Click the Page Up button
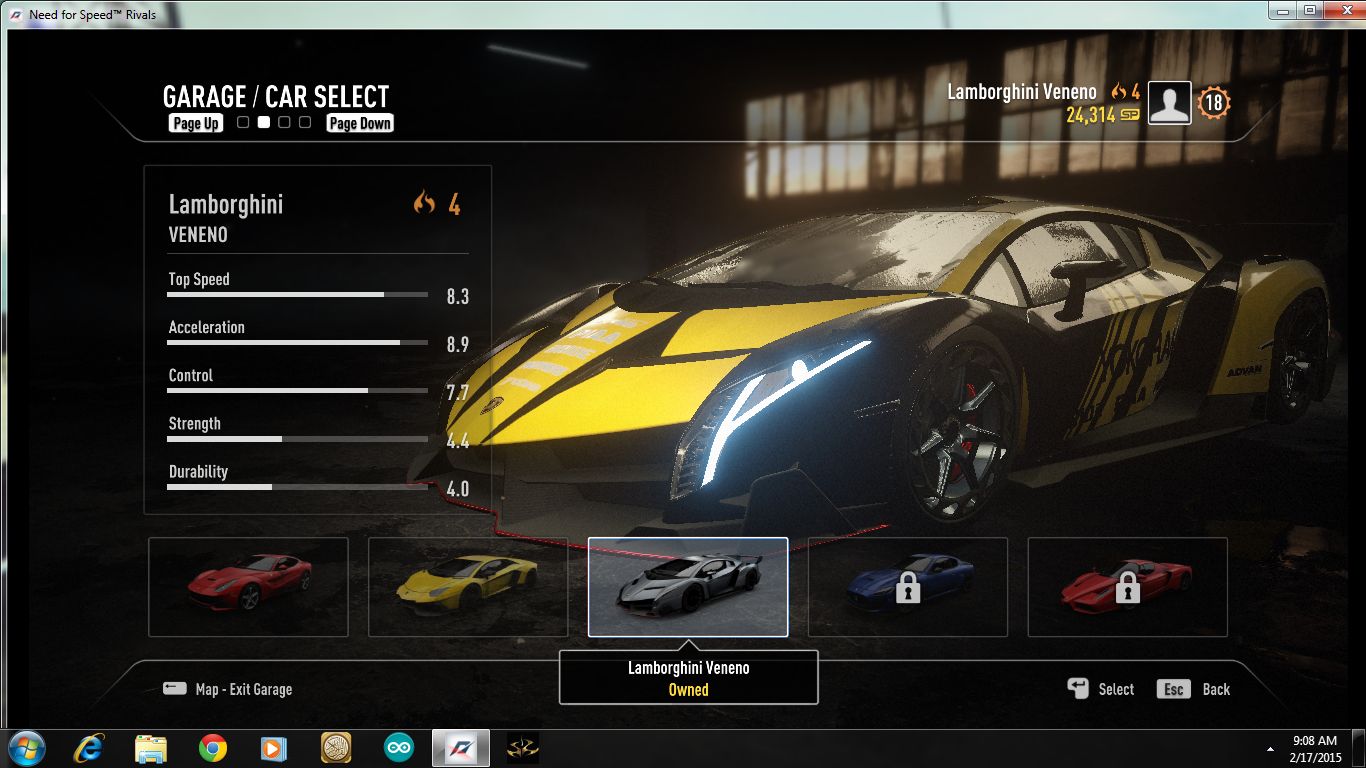1366x768 pixels. [196, 123]
